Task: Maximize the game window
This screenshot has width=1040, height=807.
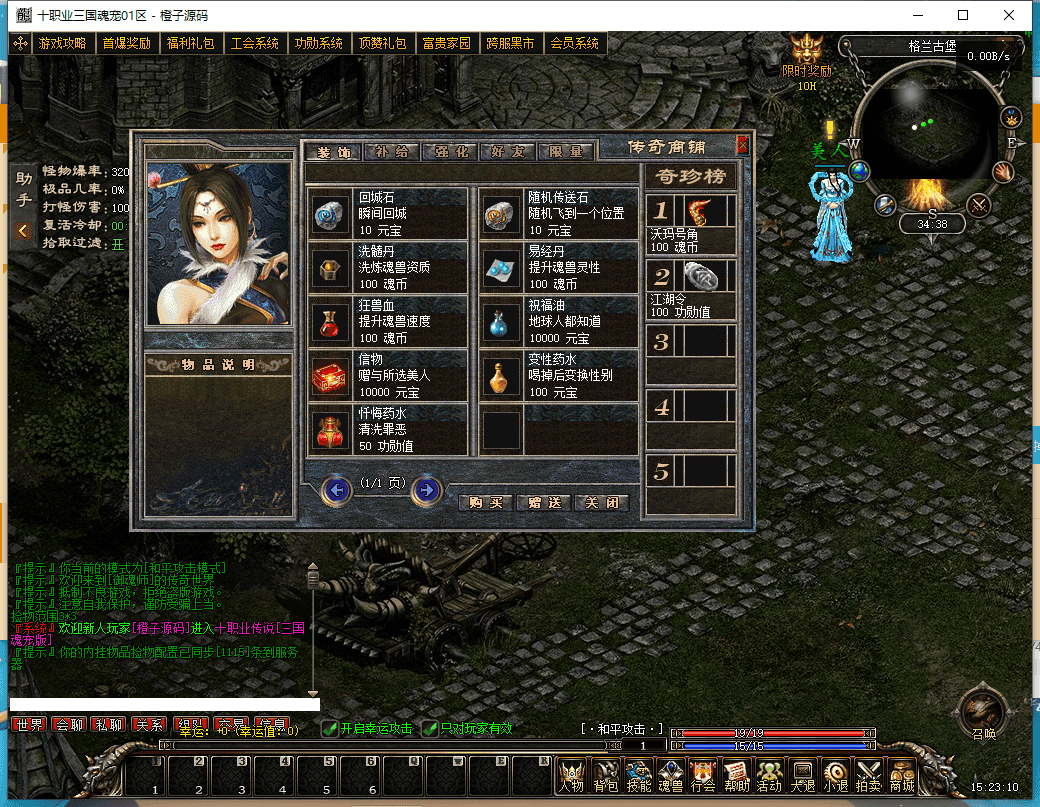Action: click(x=963, y=15)
